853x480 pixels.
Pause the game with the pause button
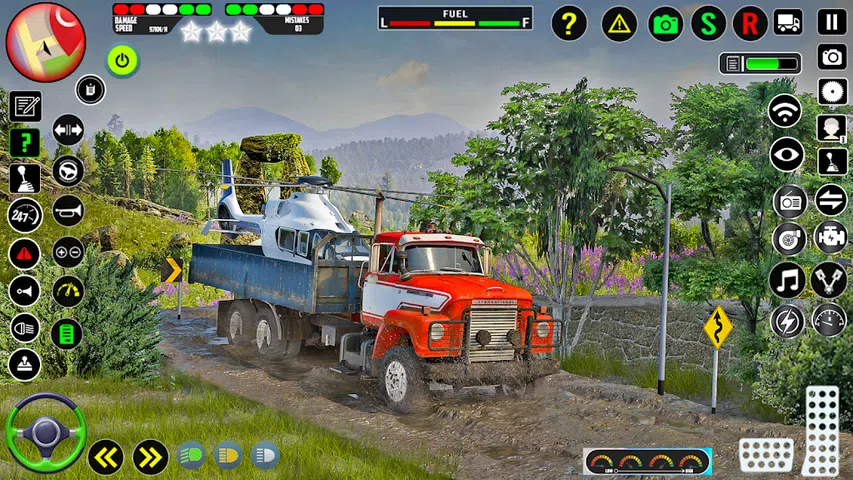[831, 22]
